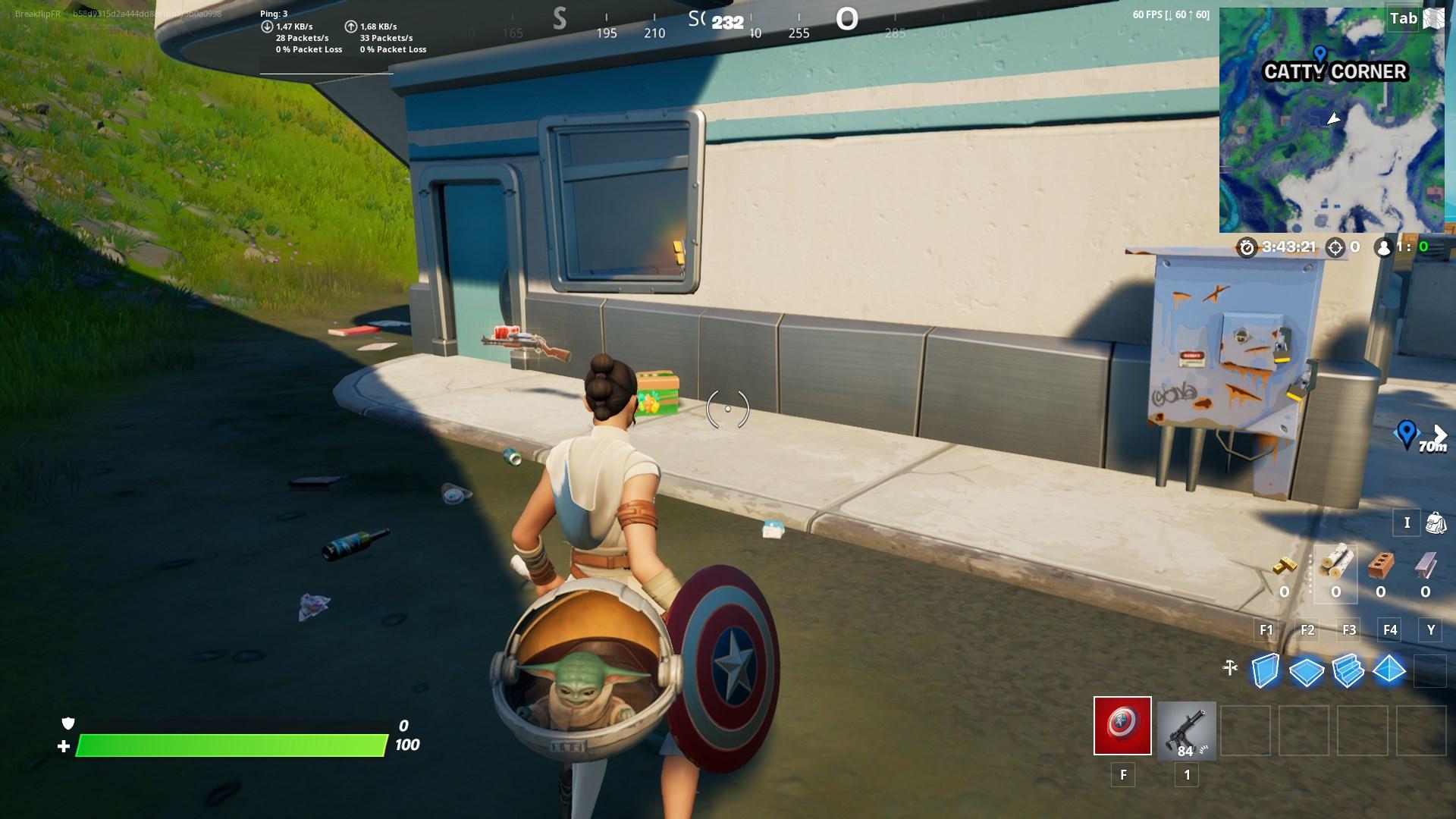The height and width of the screenshot is (819, 1456).
Task: Click the eliminations crosshair icon
Action: tap(1335, 247)
